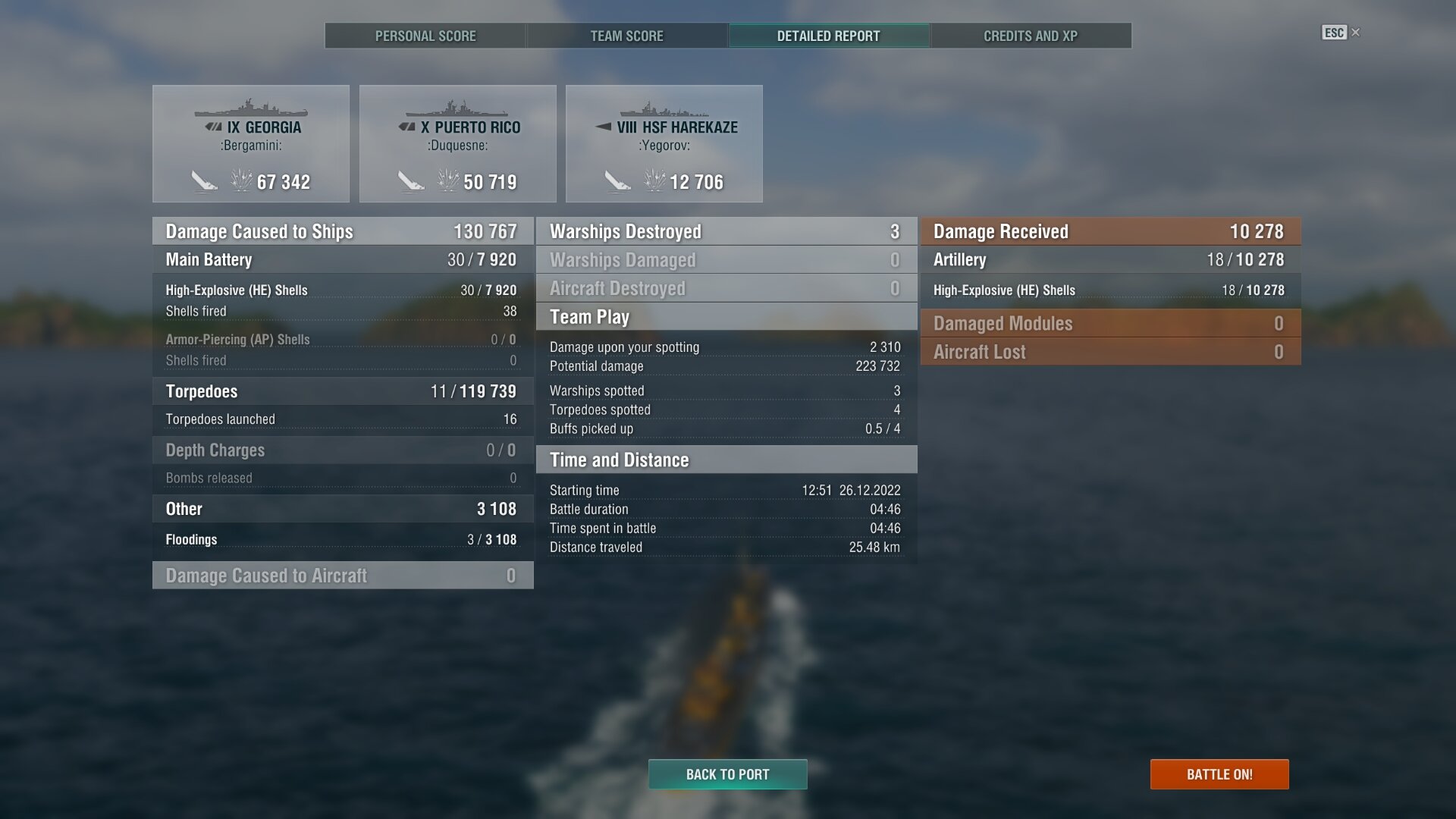The image size is (1456, 819).
Task: Select the X Puerto Rico ship card
Action: [457, 143]
